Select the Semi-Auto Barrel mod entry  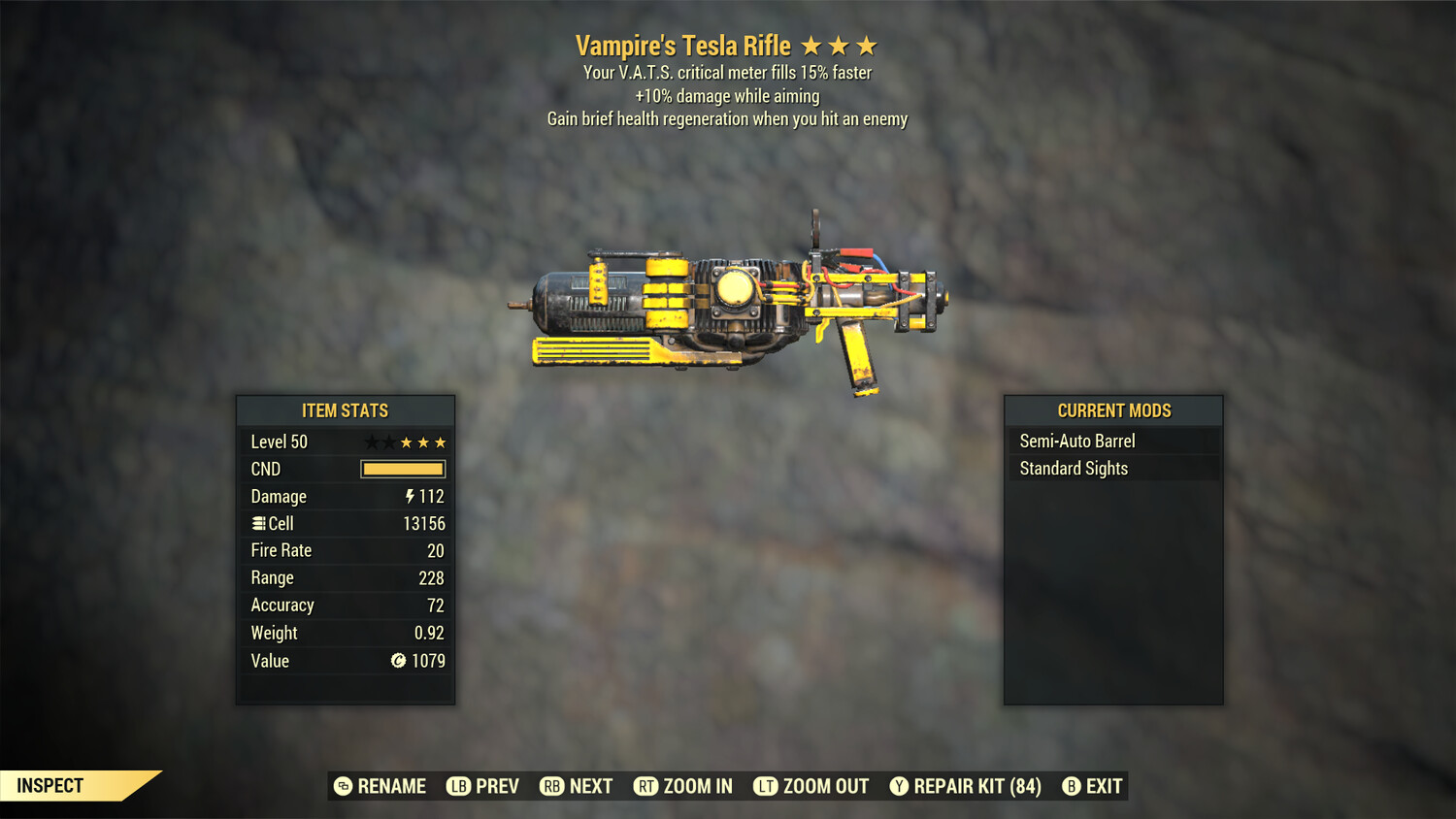[1076, 441]
